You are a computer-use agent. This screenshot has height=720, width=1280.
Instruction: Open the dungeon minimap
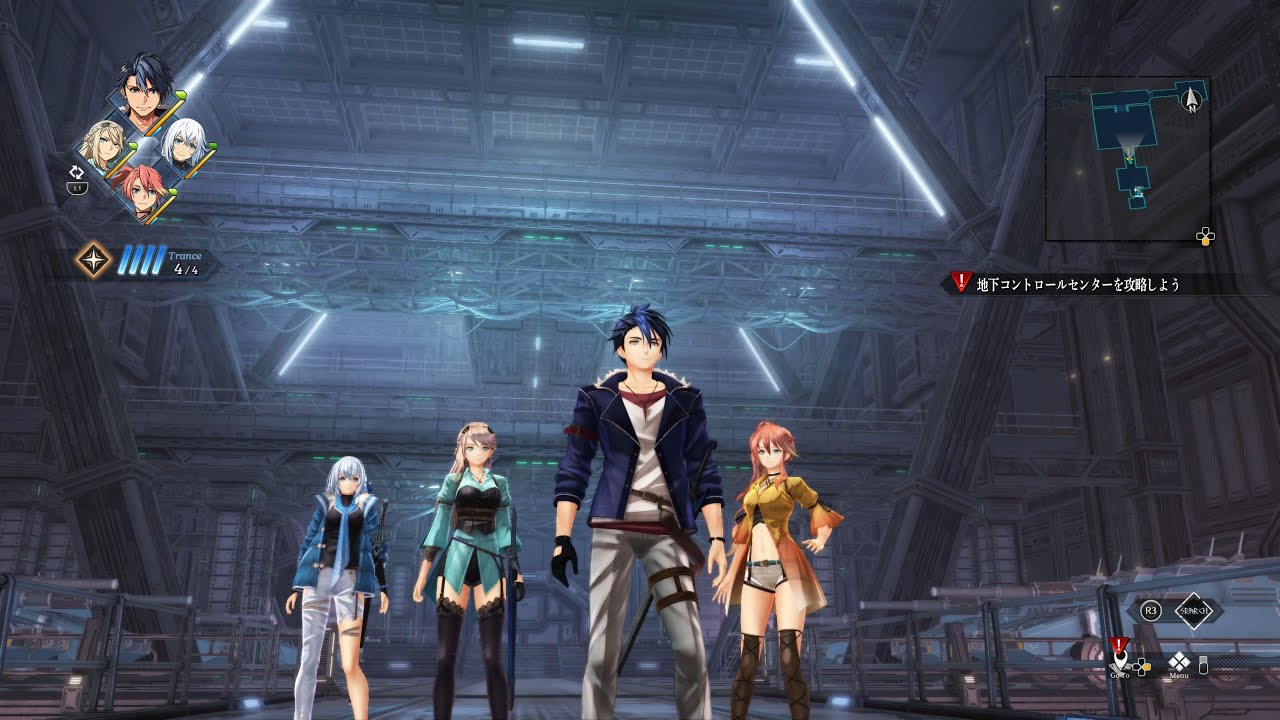(1127, 158)
